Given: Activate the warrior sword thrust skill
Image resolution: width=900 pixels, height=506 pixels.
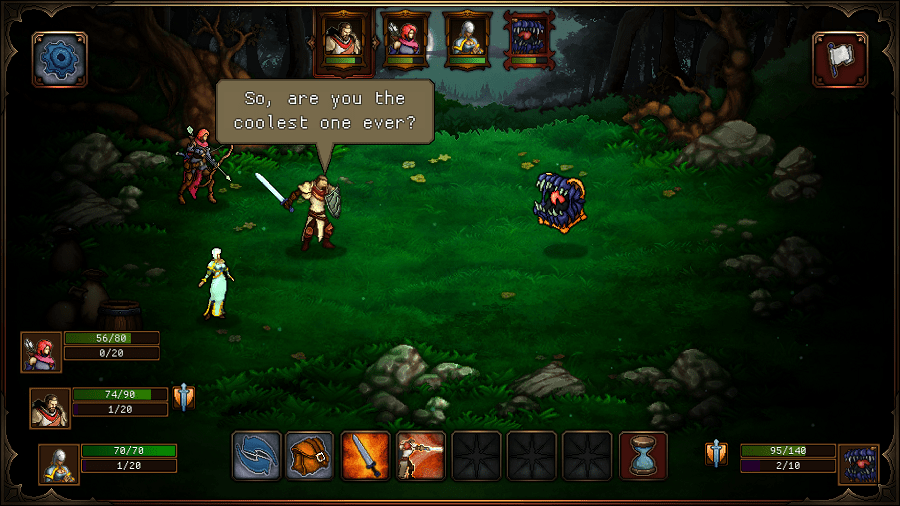Looking at the screenshot, I should (x=420, y=455).
